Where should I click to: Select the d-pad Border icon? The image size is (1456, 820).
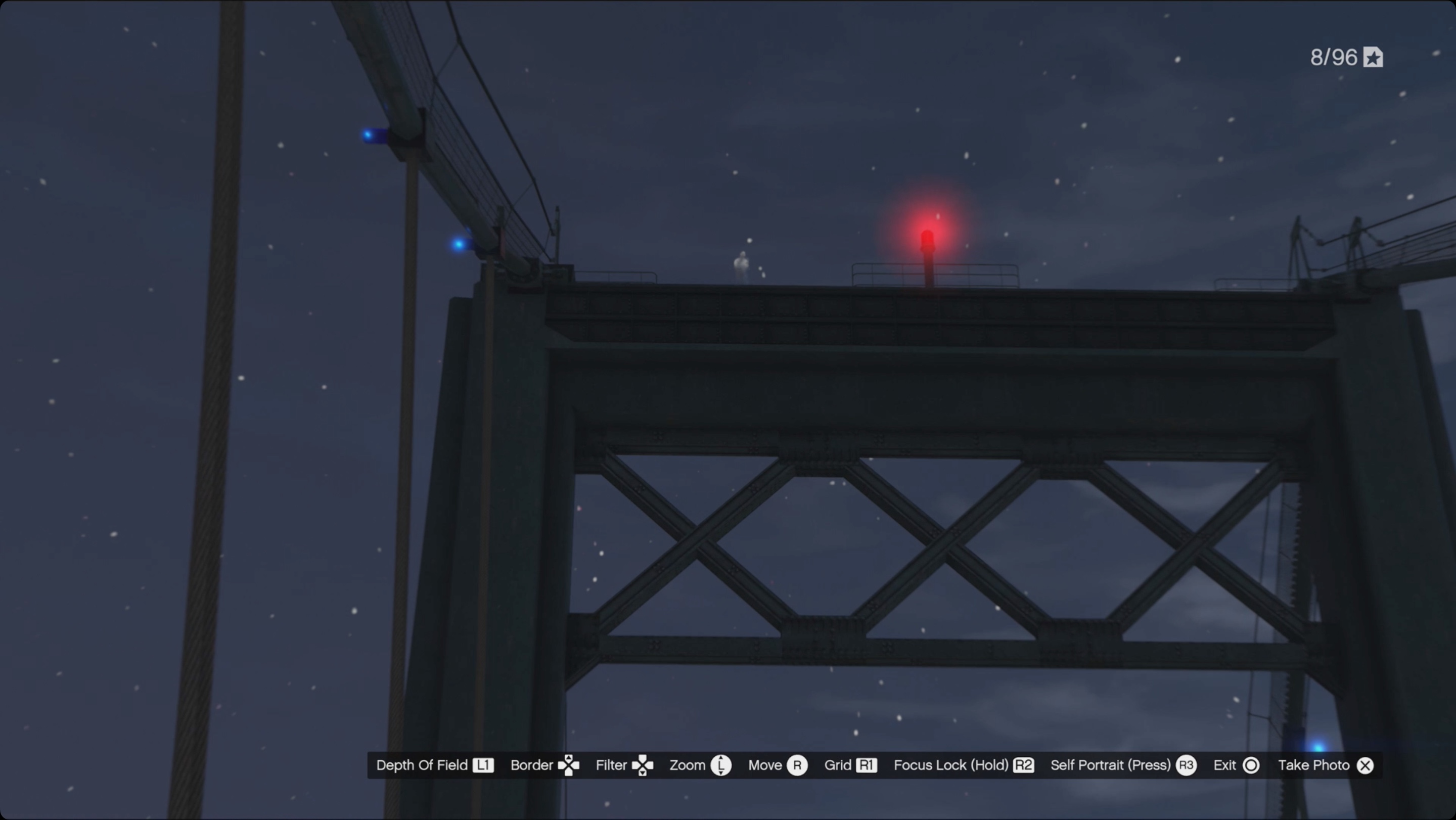pos(569,765)
